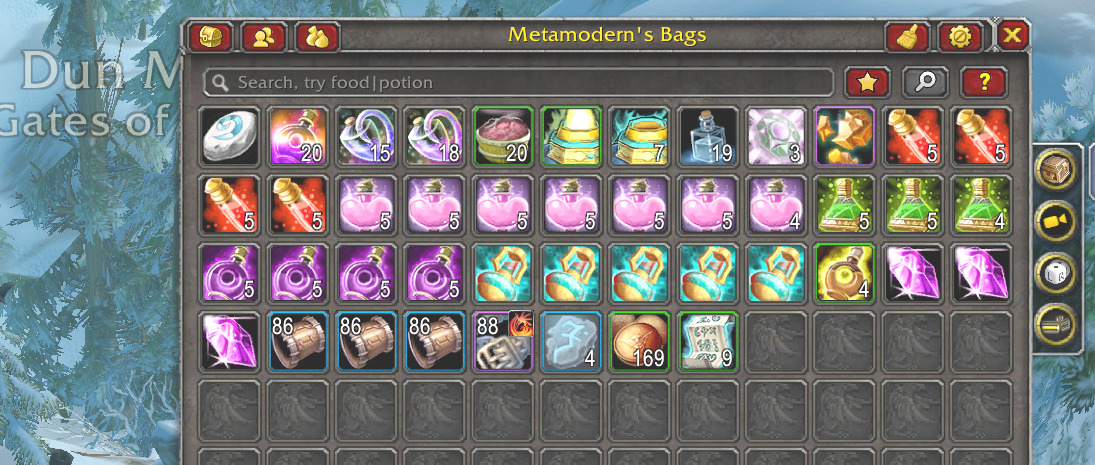Pick the green scroll stack of 9

[707, 341]
